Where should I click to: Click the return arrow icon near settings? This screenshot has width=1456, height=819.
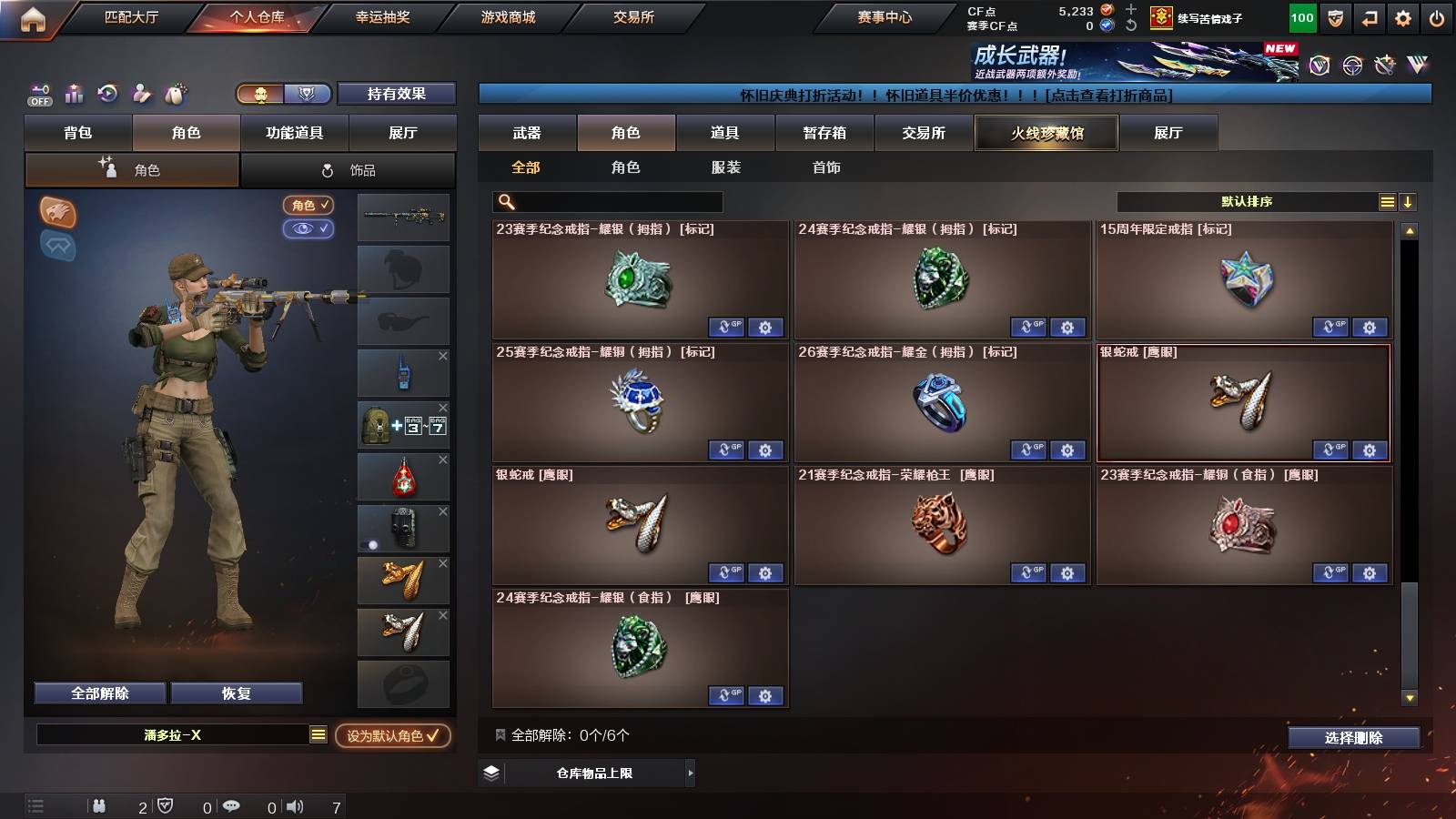point(1367,16)
